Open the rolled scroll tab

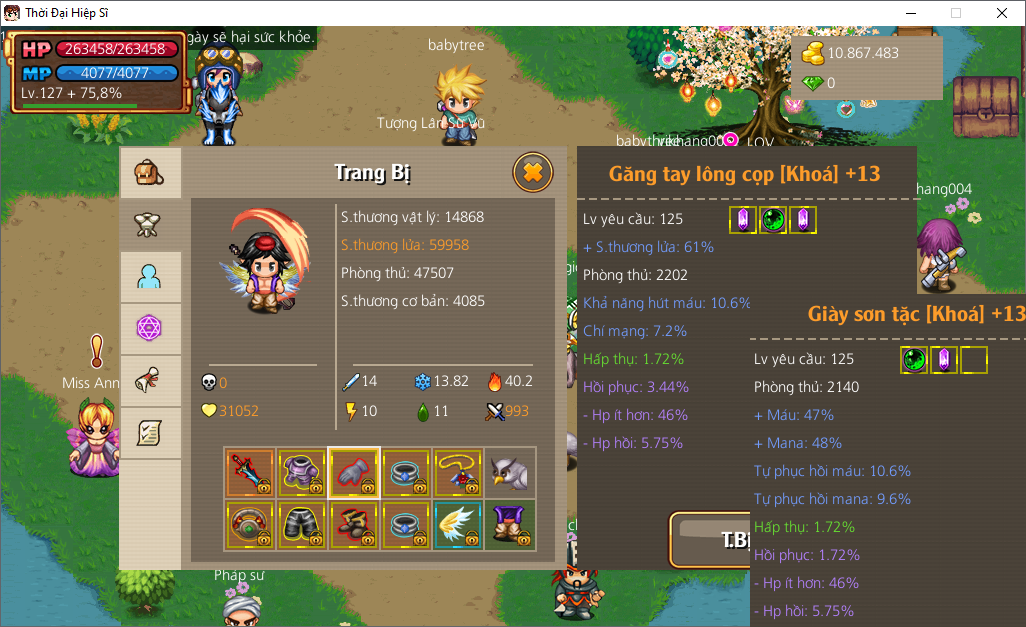pos(150,381)
